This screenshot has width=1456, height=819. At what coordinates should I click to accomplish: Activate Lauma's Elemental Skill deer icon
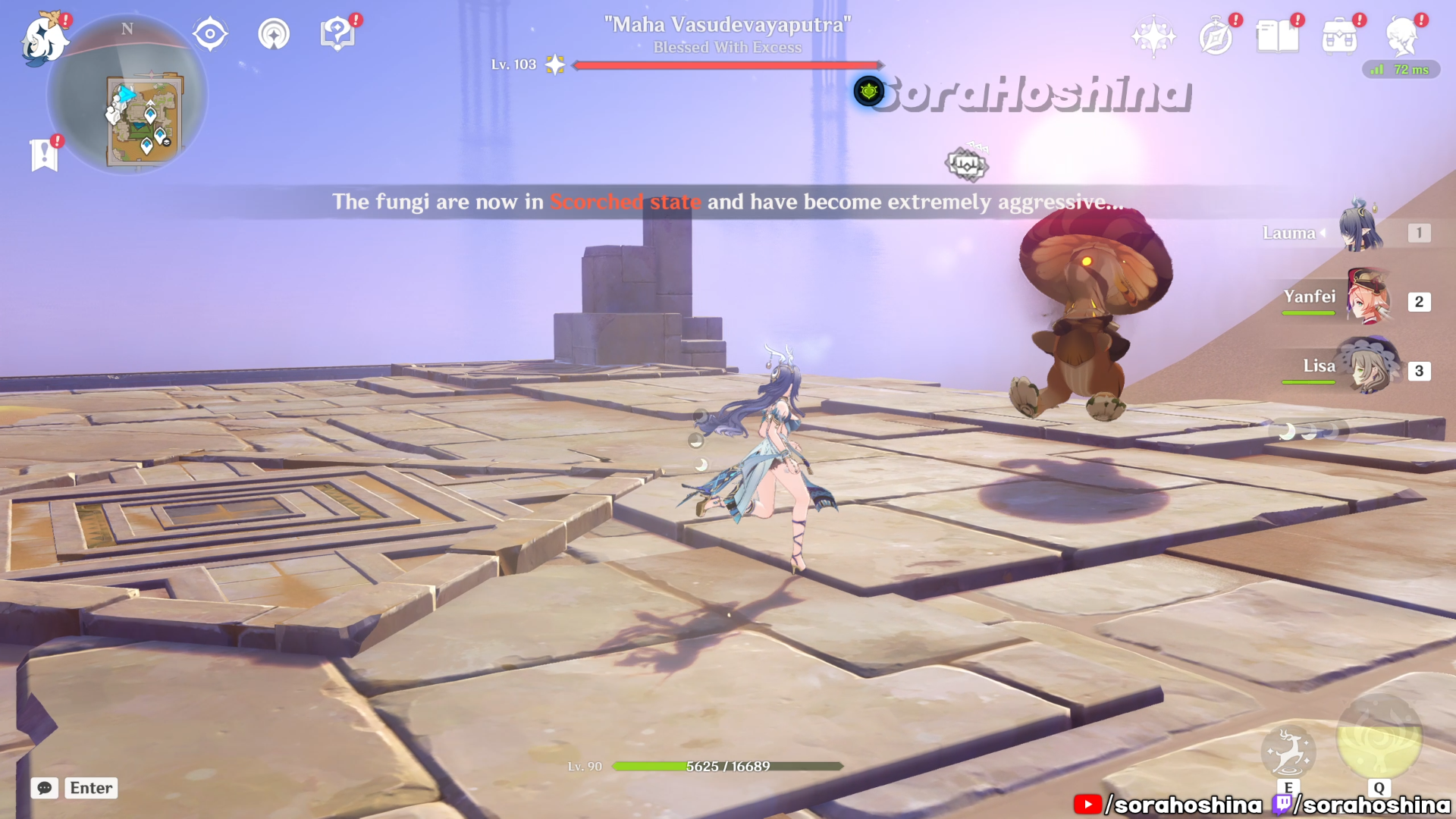click(1288, 752)
